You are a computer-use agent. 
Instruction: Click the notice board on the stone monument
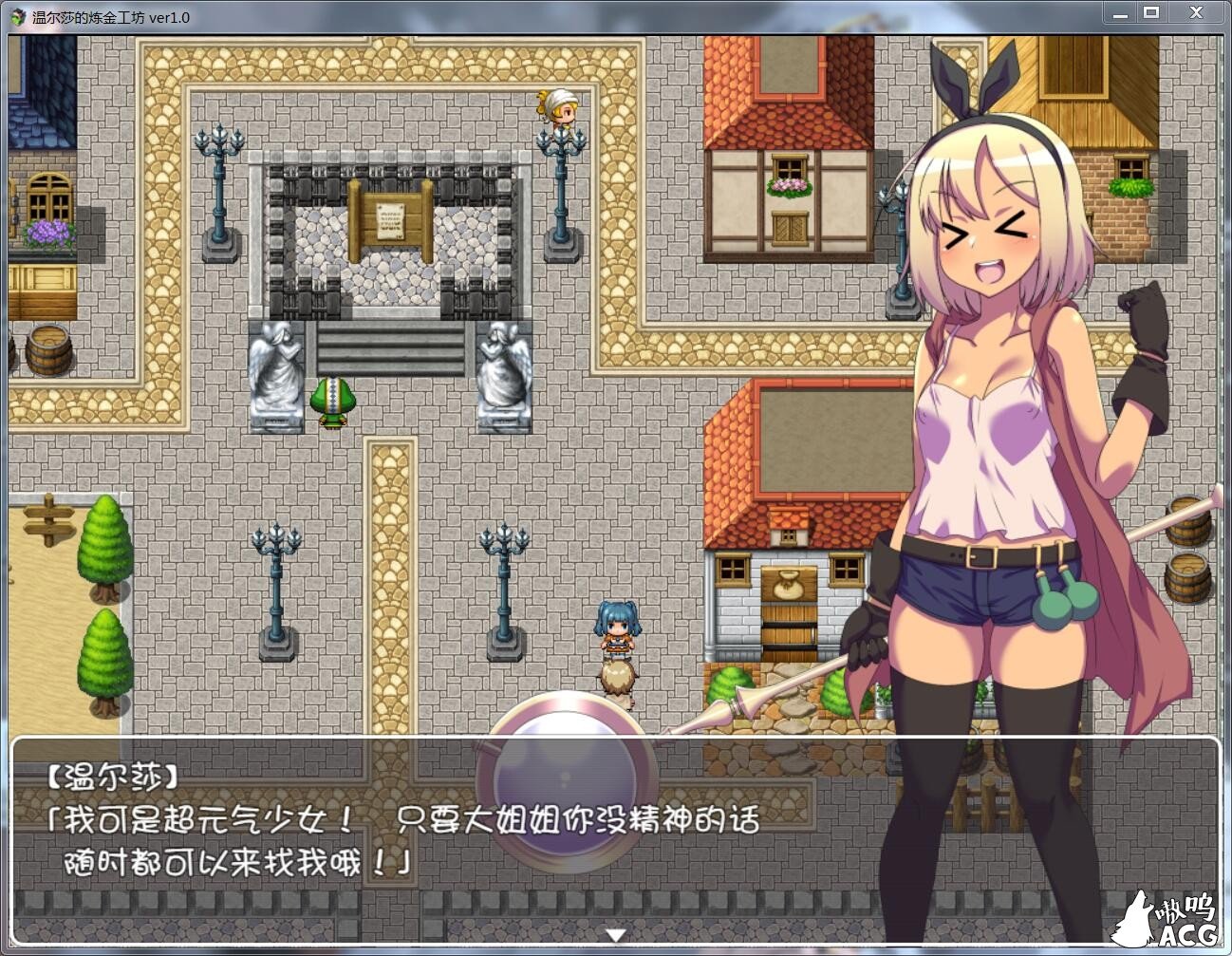pos(391,220)
